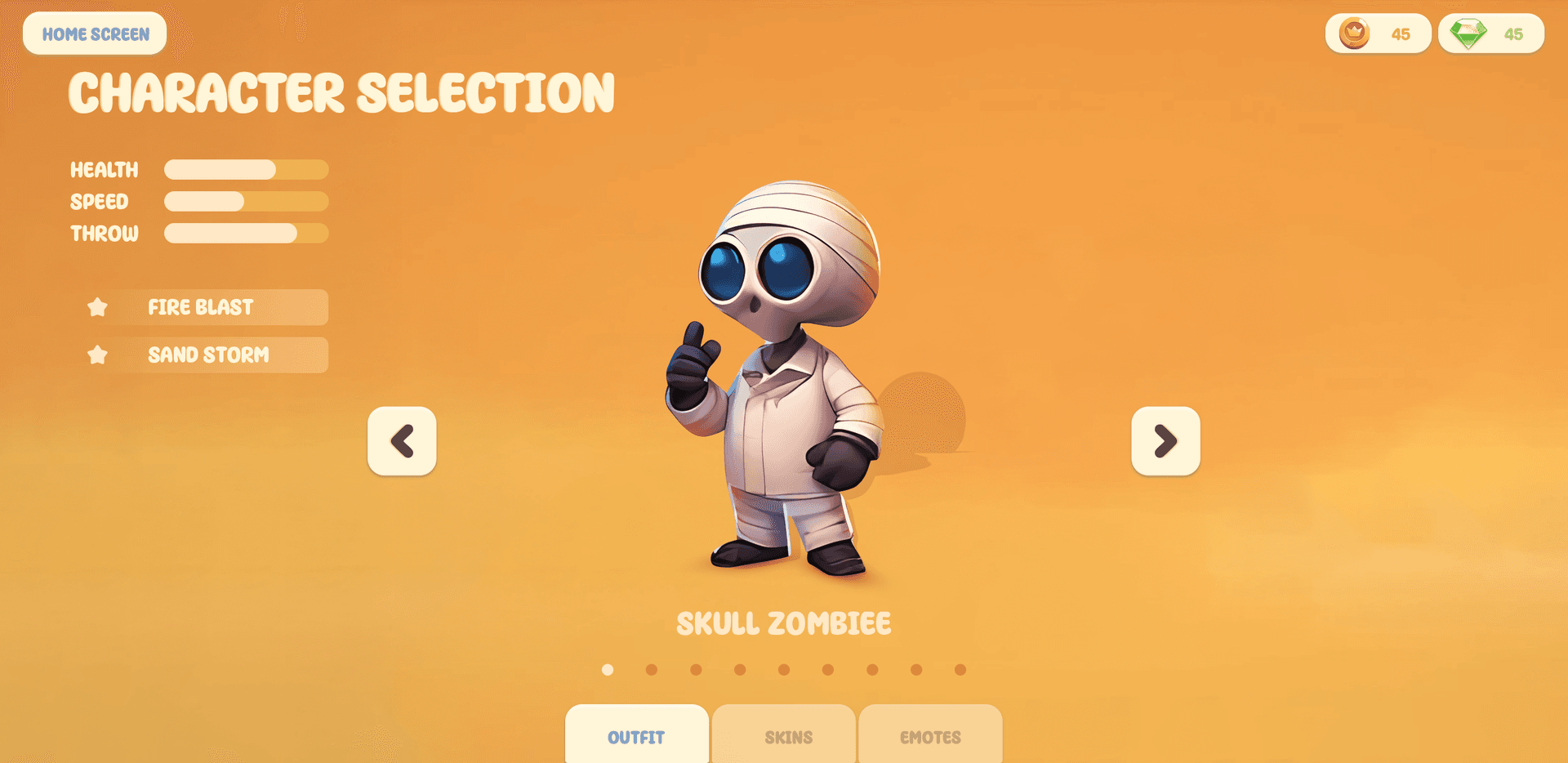
Task: Click the left arrow to view previous character
Action: click(x=401, y=441)
